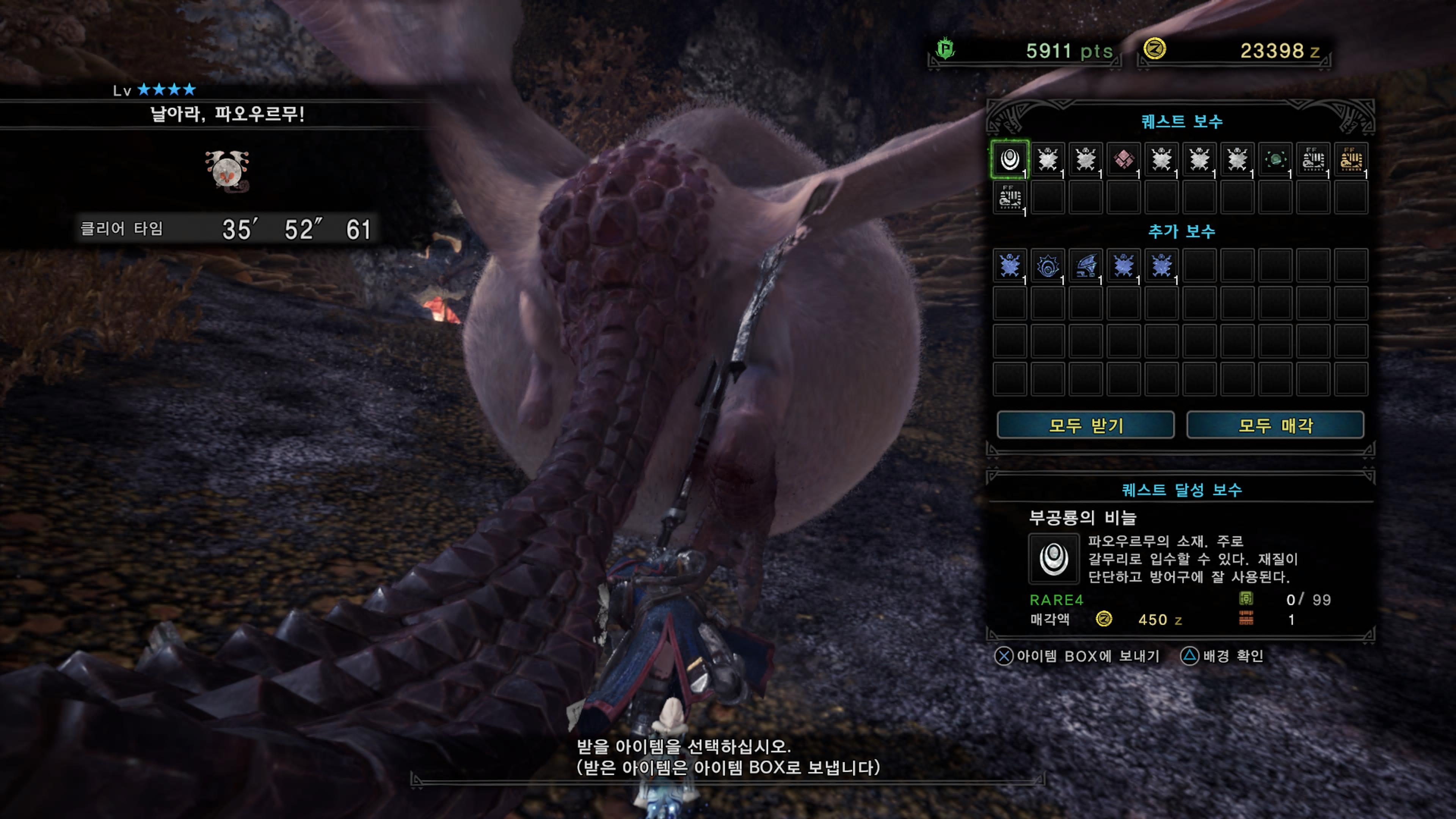
Task: Select the green gem reward slot
Action: click(x=1275, y=159)
